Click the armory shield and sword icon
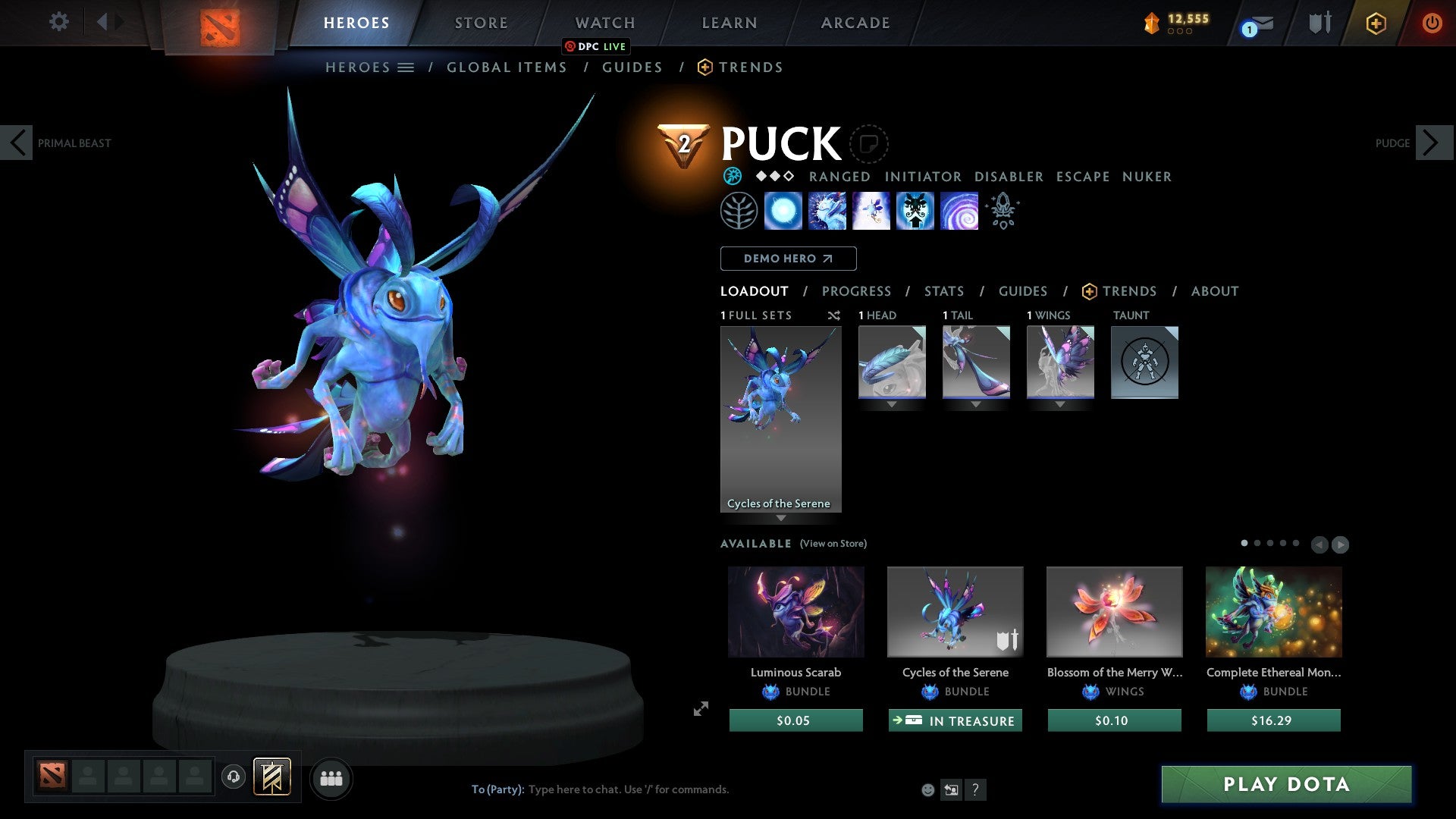Screen dimensions: 1456x819 pyautogui.click(x=1319, y=22)
